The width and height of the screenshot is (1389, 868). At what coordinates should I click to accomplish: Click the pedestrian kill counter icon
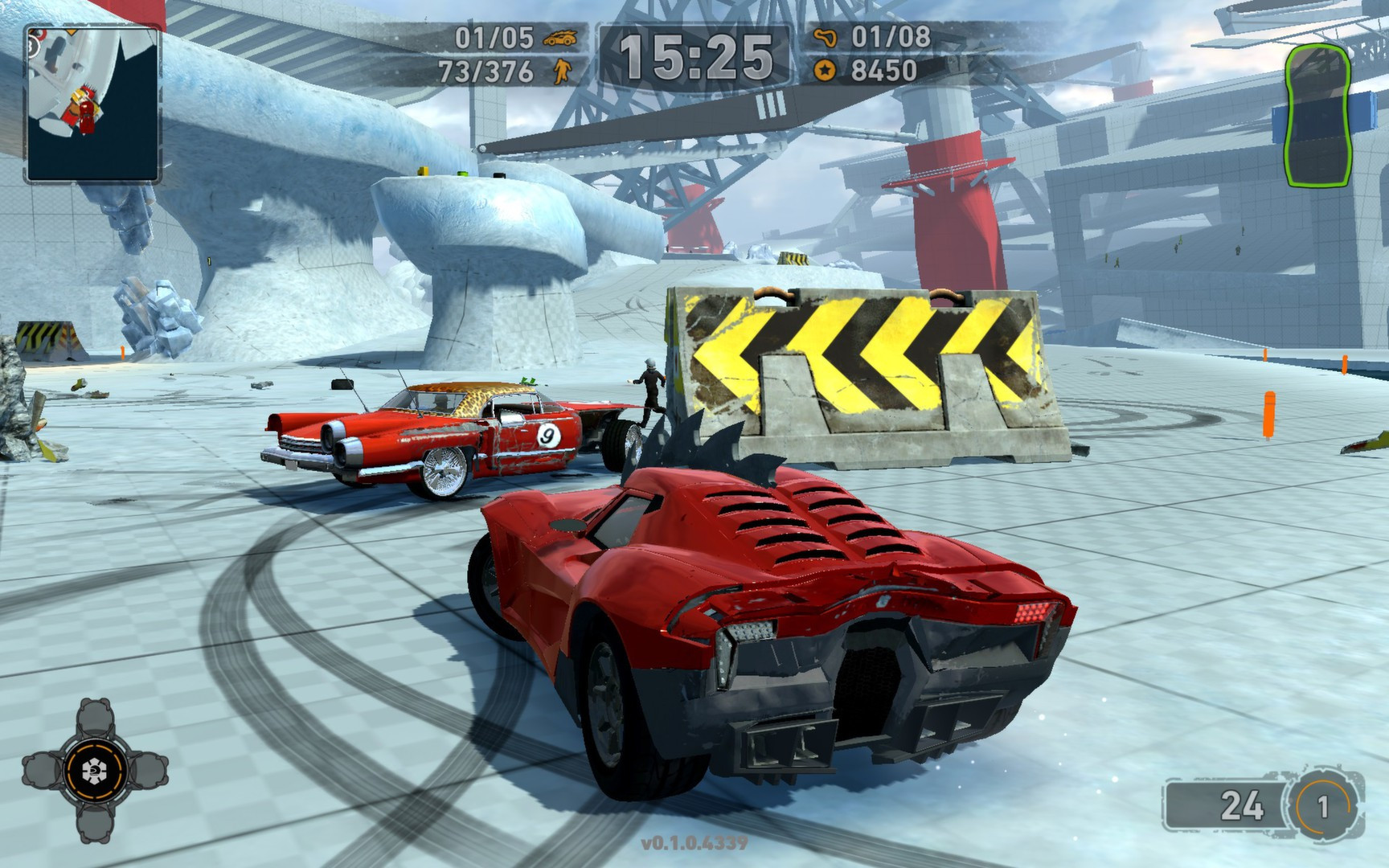[563, 70]
